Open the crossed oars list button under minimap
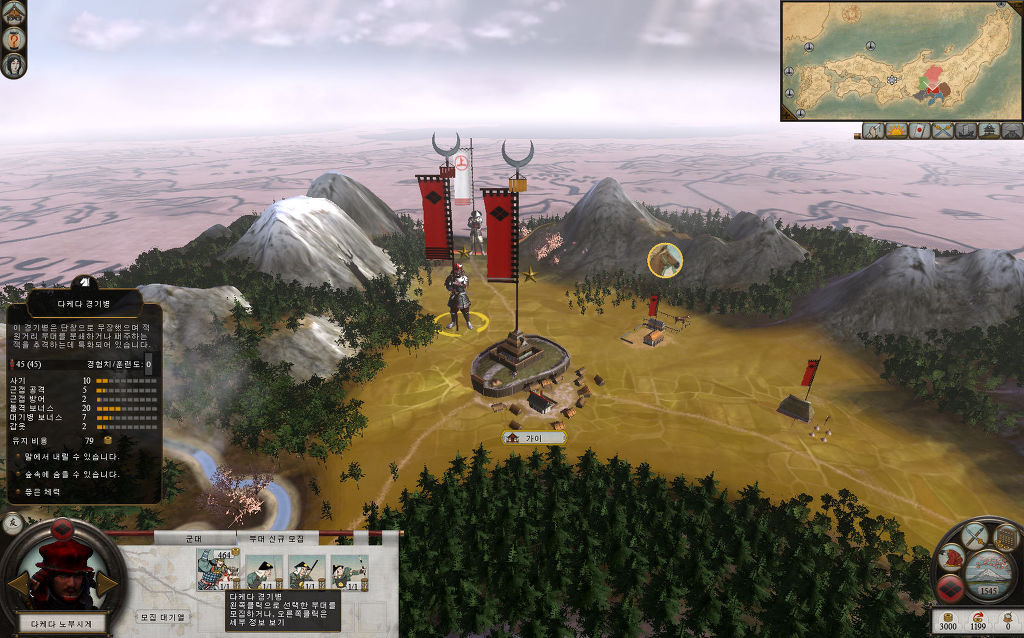 pos(943,131)
